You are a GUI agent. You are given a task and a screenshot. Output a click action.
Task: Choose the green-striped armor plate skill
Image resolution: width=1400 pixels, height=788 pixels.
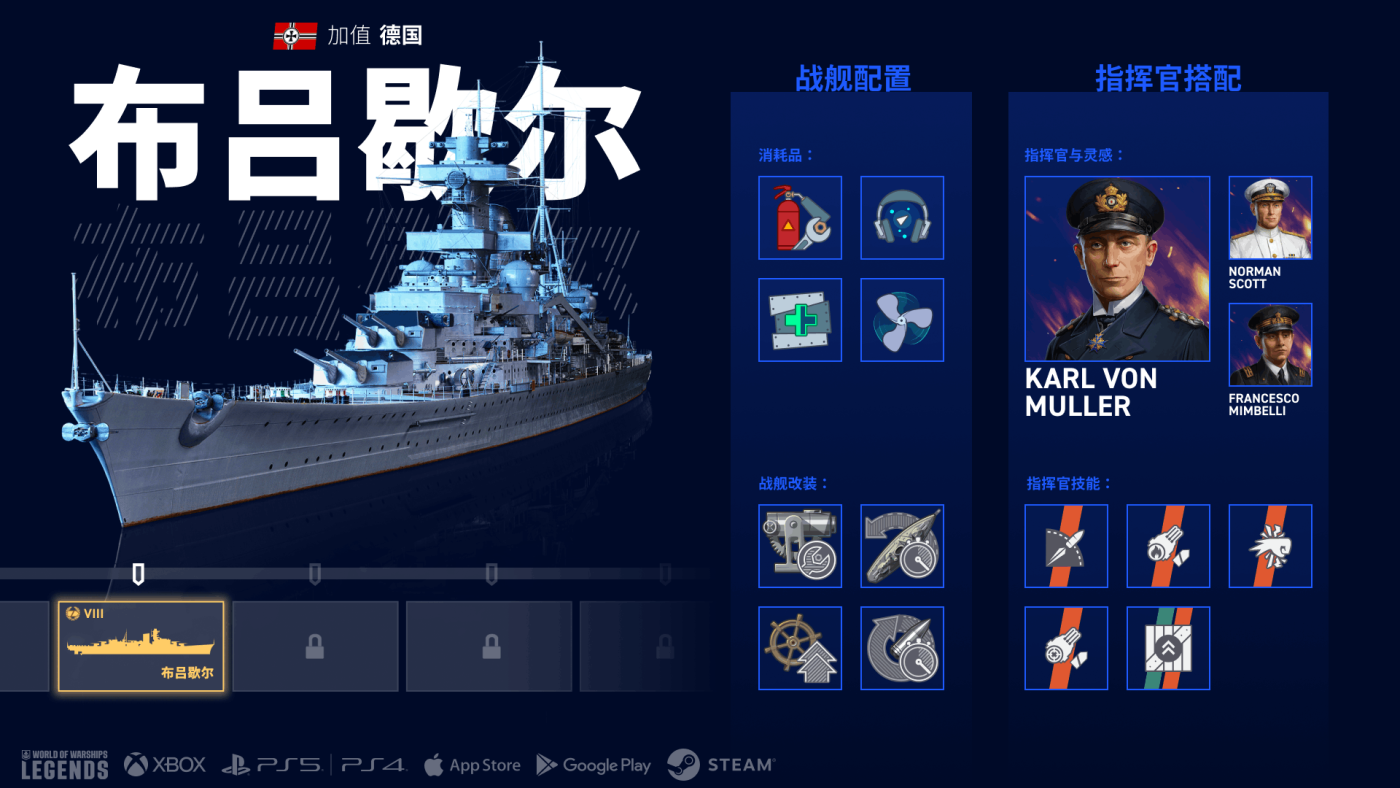pos(1168,648)
